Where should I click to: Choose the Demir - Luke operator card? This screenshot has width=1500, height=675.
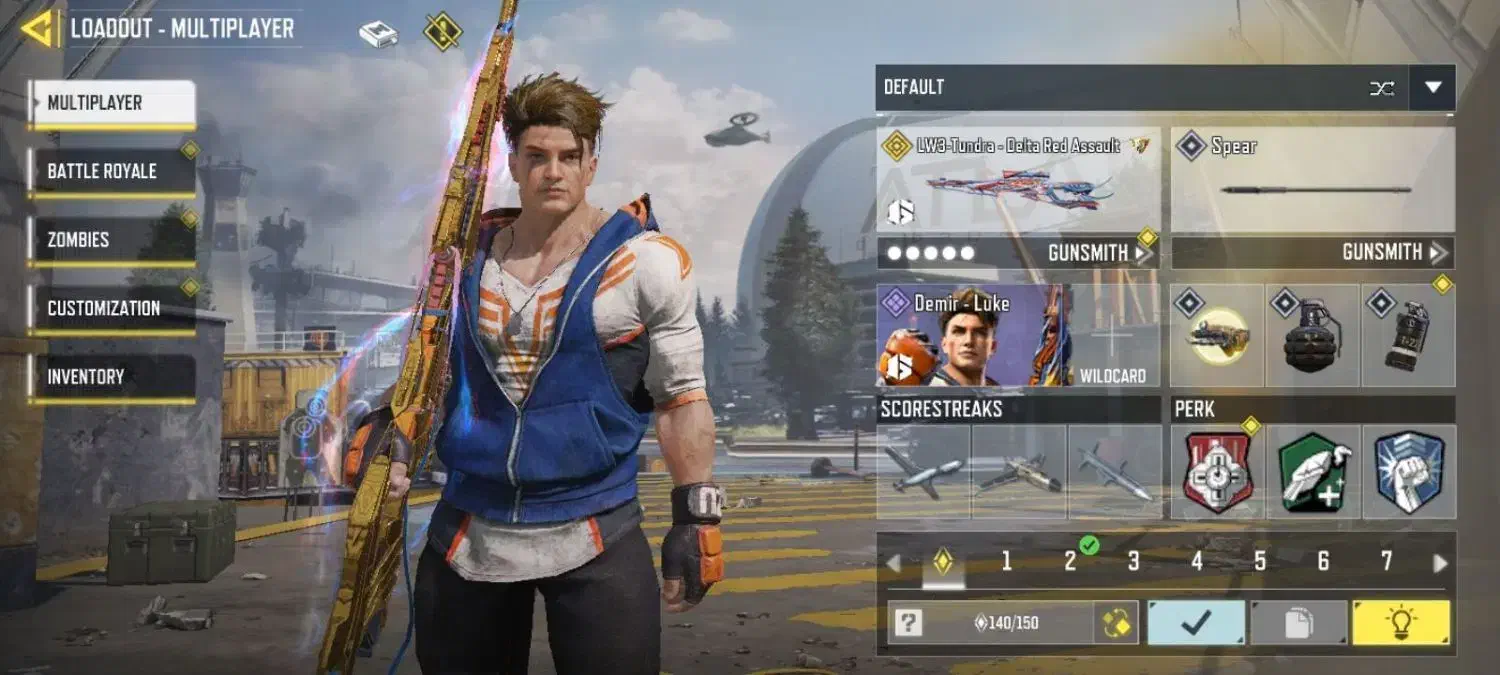[974, 336]
